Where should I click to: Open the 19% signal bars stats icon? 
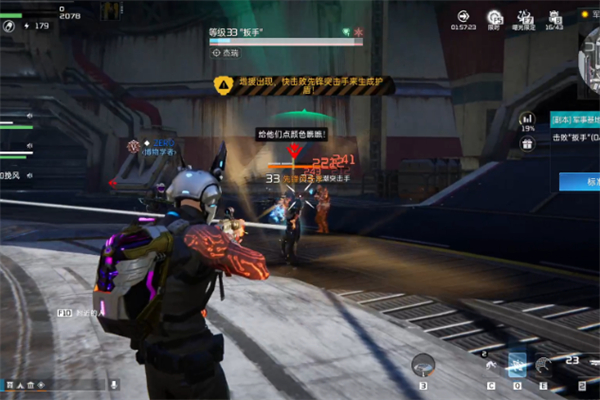[527, 120]
